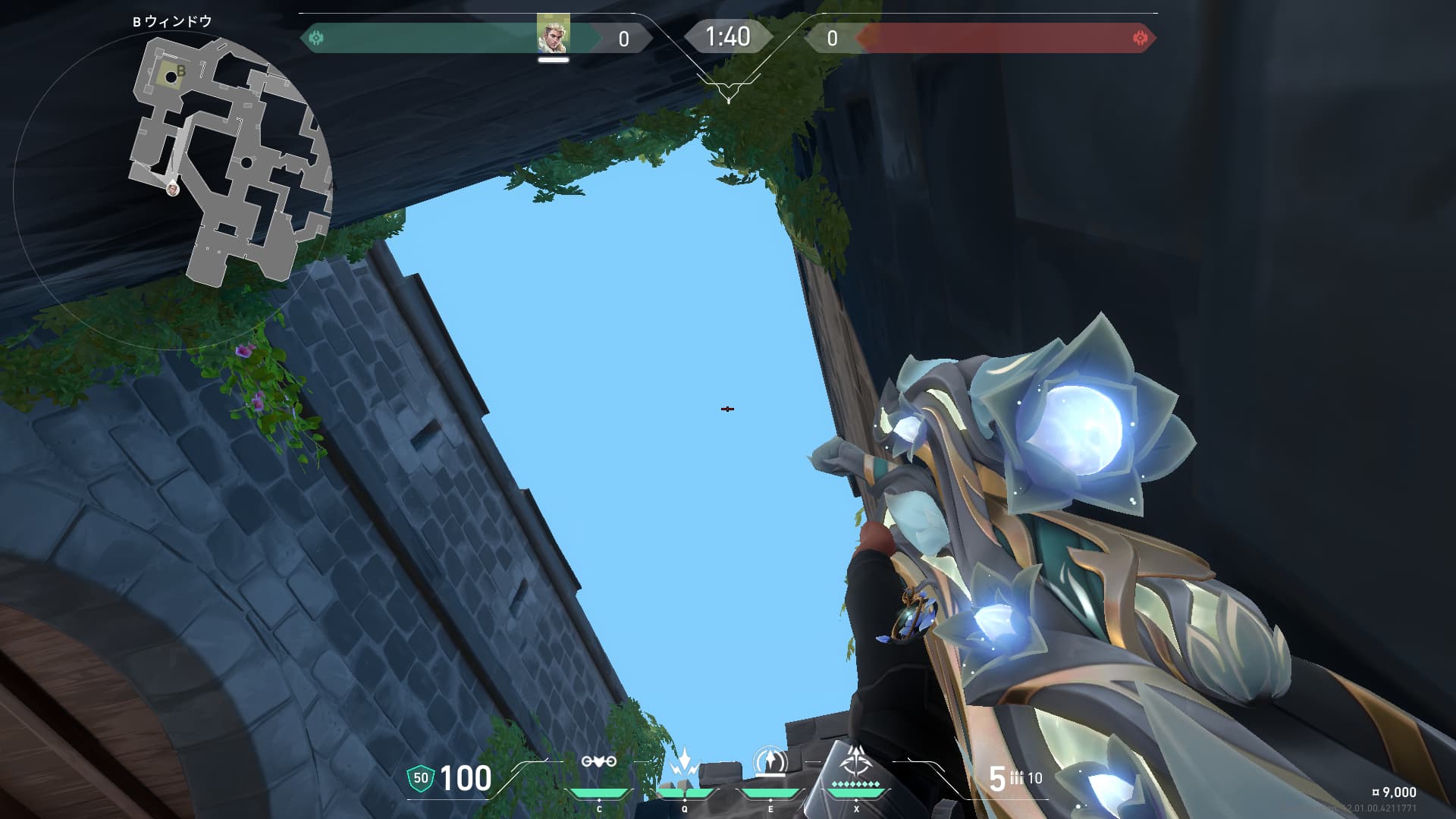Click the armor shield icon

pyautogui.click(x=420, y=778)
